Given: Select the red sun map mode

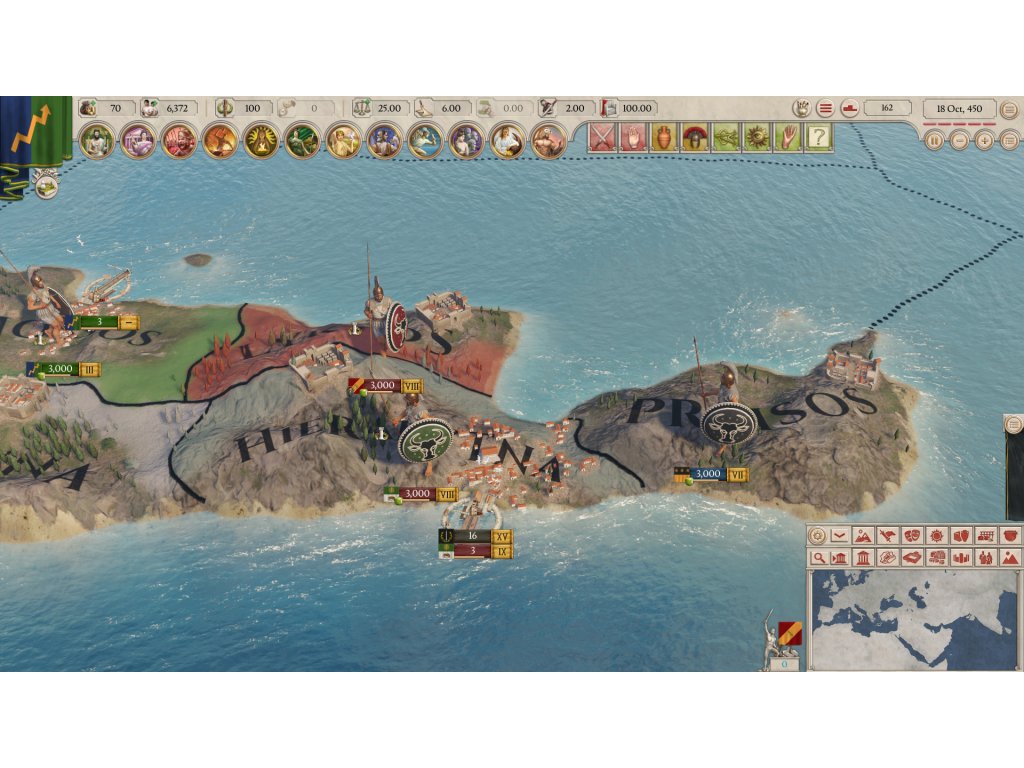Looking at the screenshot, I should 936,536.
